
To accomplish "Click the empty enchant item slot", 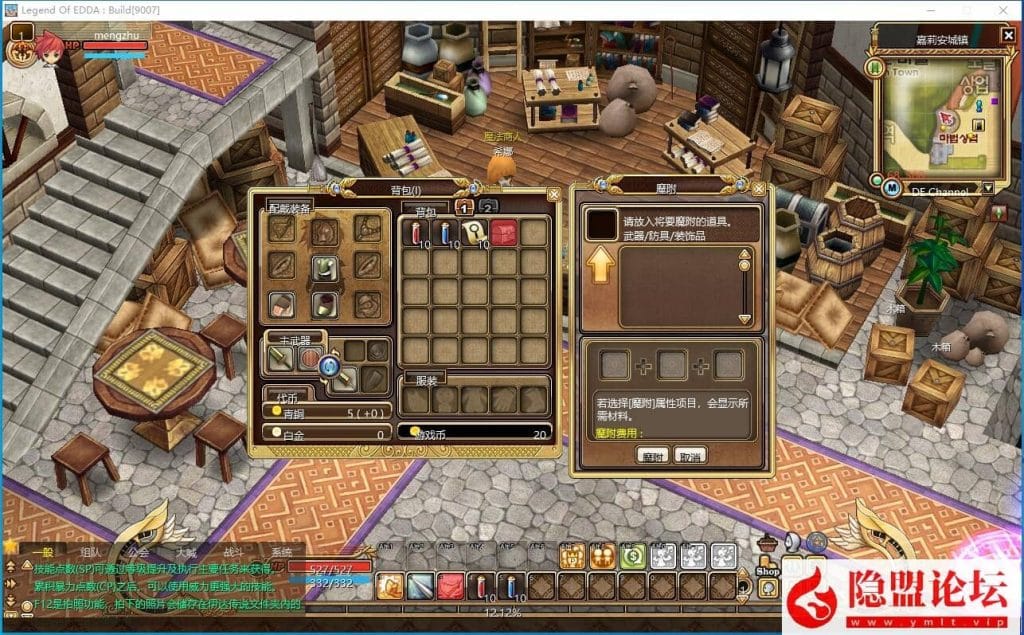I will [602, 223].
